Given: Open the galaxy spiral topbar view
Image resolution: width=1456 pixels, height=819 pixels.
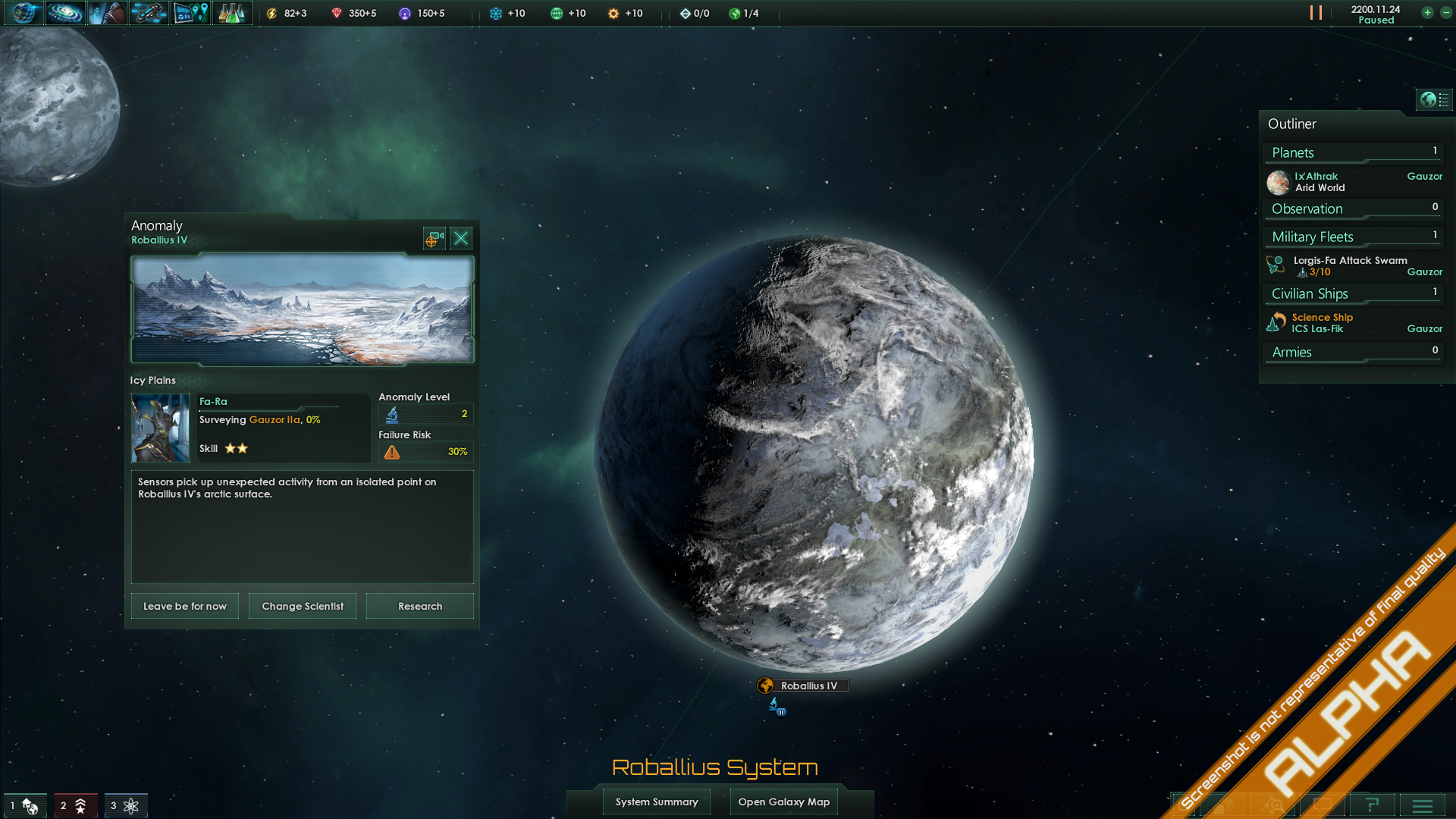Looking at the screenshot, I should pyautogui.click(x=65, y=13).
